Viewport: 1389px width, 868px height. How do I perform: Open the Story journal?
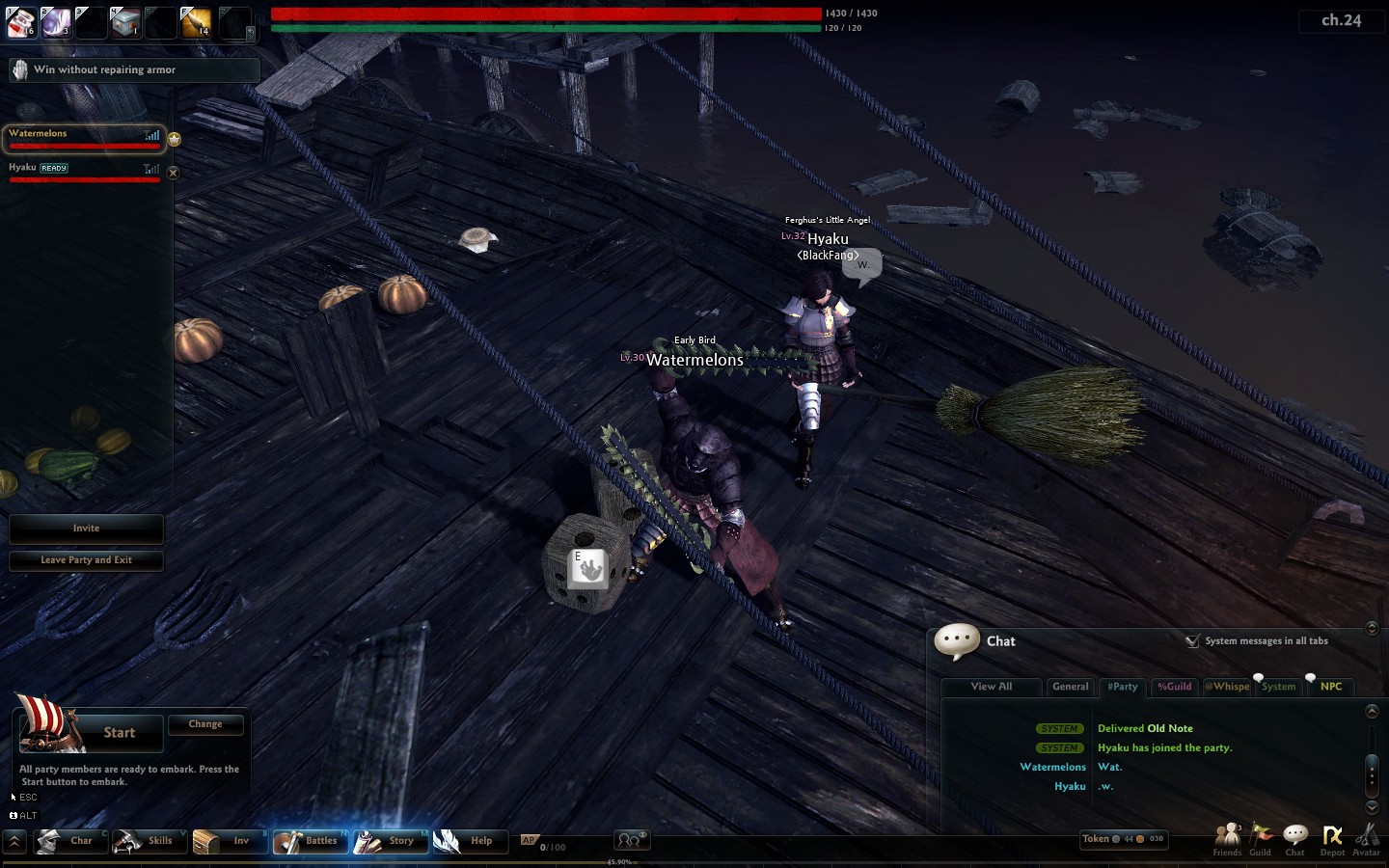[387, 841]
